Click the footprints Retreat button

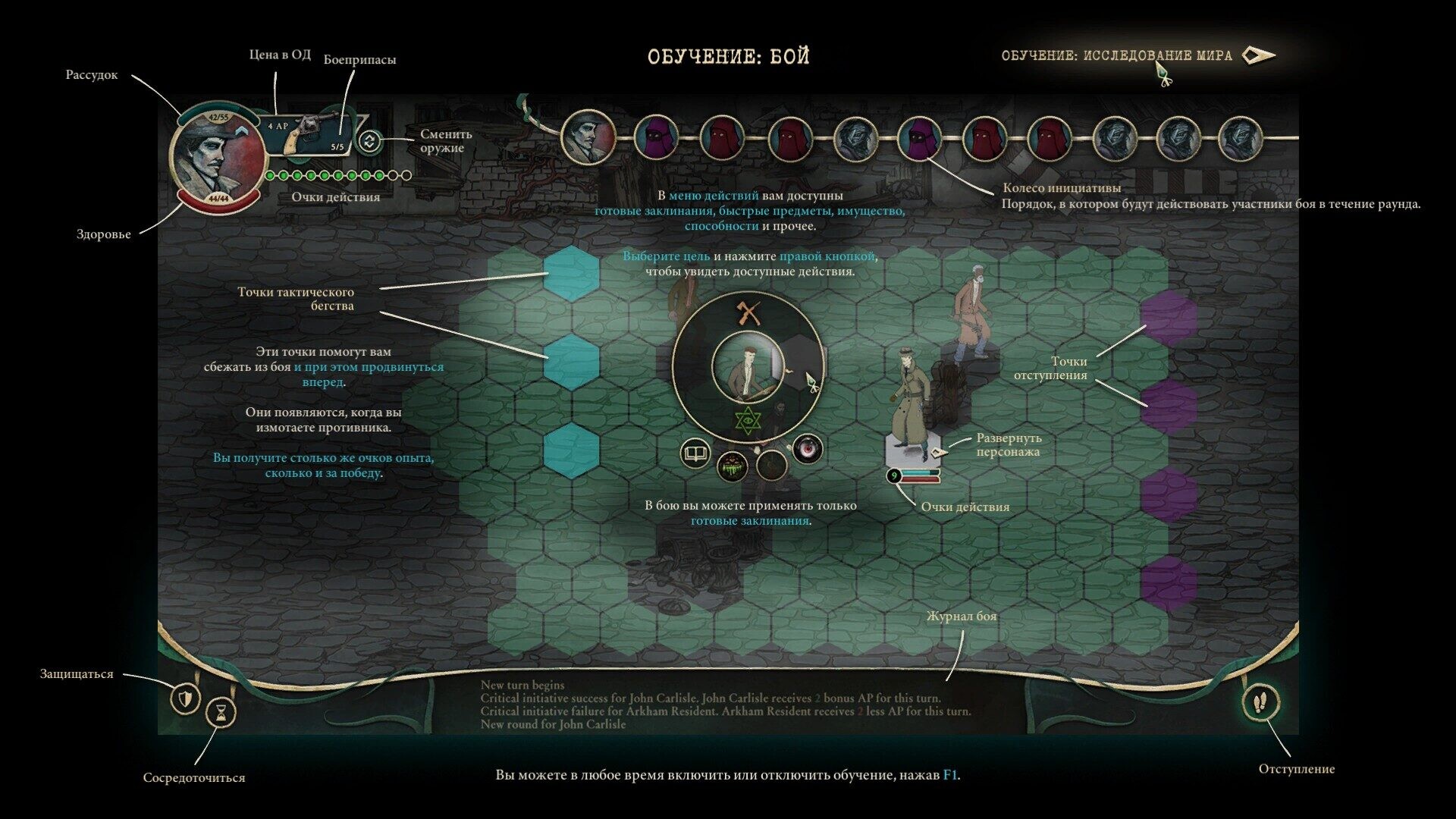1260,702
